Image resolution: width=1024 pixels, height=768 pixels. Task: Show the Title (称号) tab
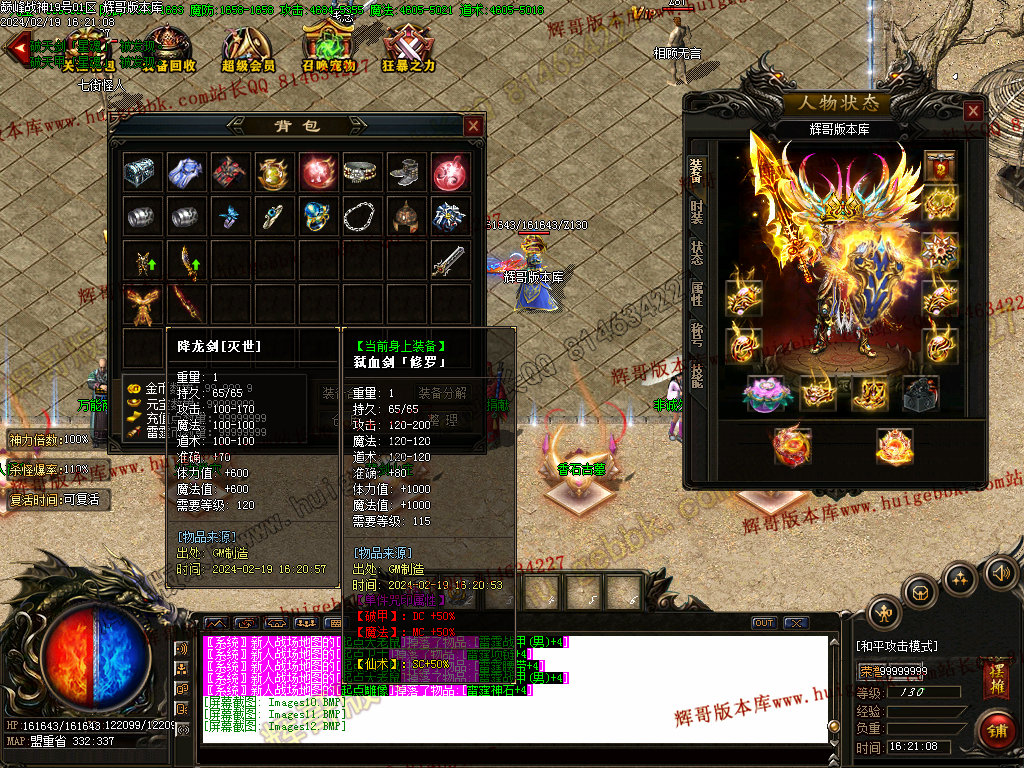(696, 334)
